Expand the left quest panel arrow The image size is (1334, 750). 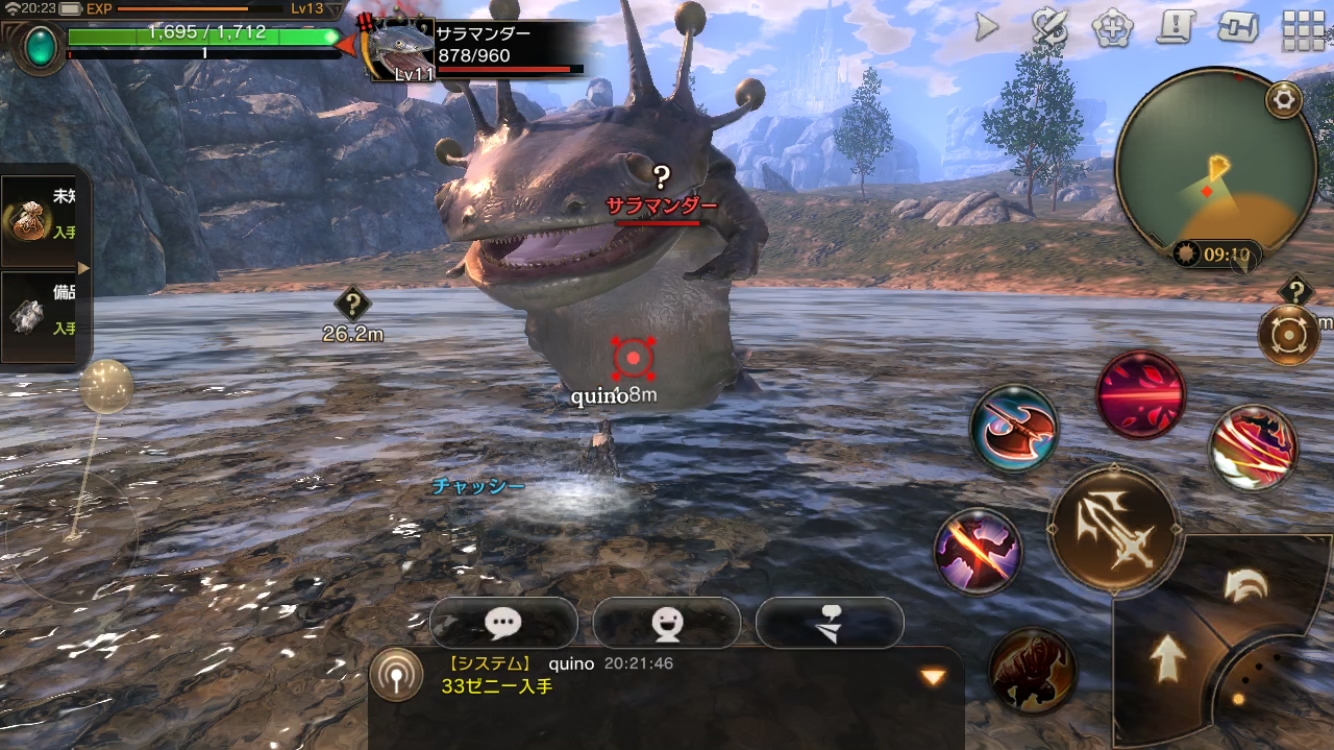coord(84,268)
